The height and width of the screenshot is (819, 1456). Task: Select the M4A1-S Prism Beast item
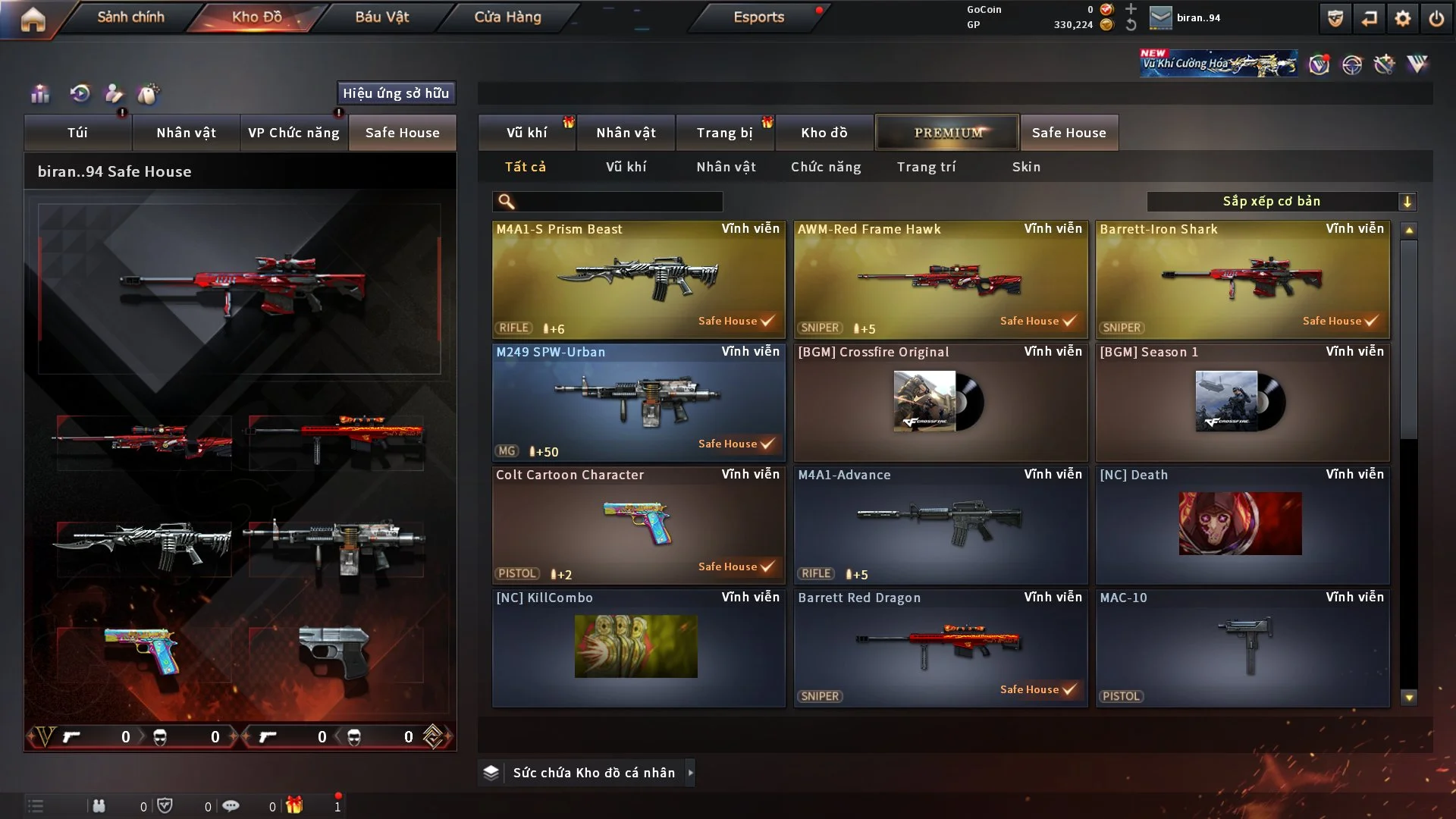(639, 279)
